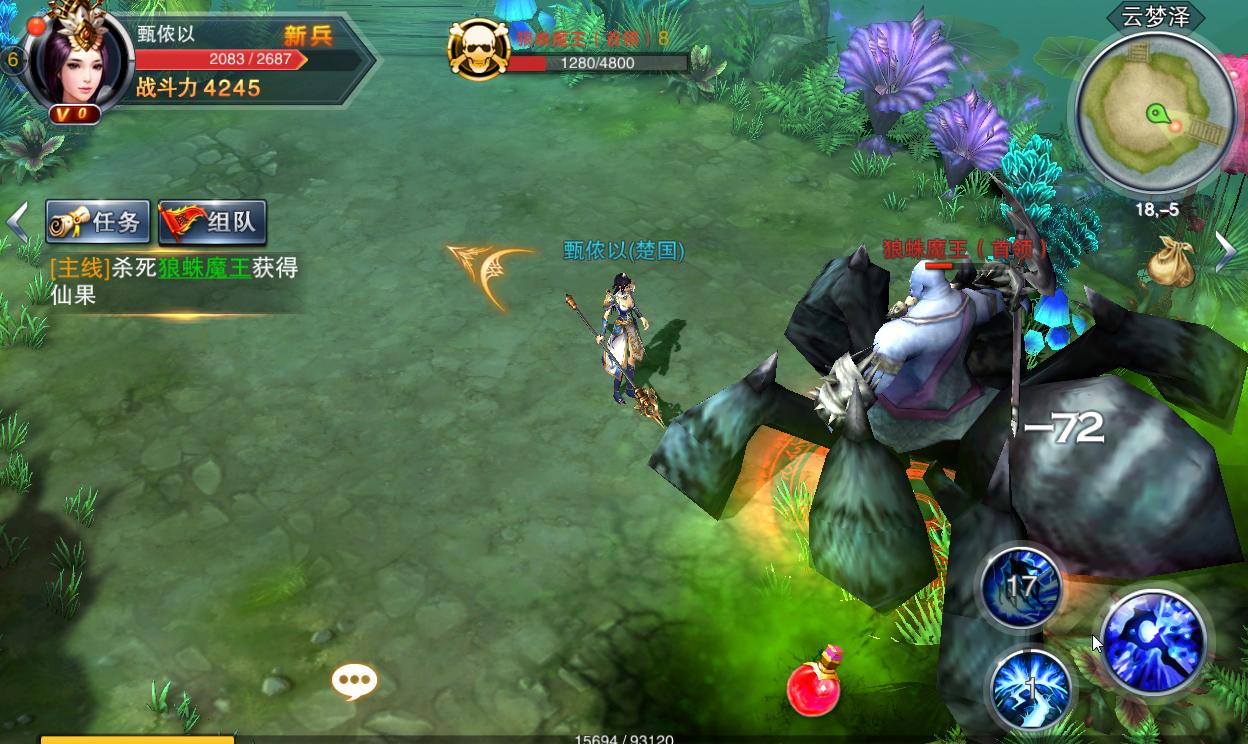Select the main quest 杀死狼蛛魔王 tracker
This screenshot has width=1248, height=744.
coord(174,281)
